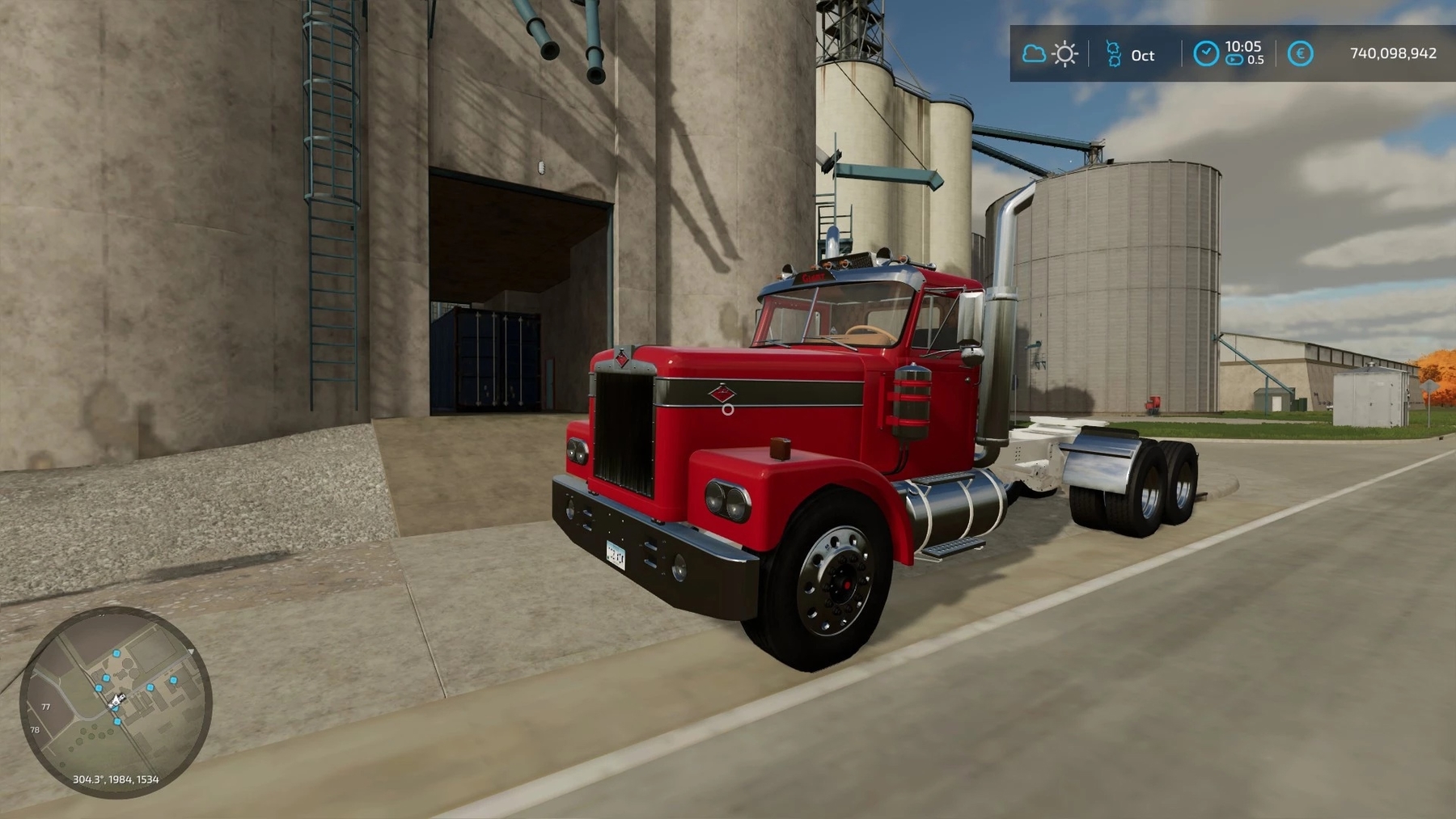Click the cloud weather forecast icon
1456x819 pixels.
coord(1033,54)
